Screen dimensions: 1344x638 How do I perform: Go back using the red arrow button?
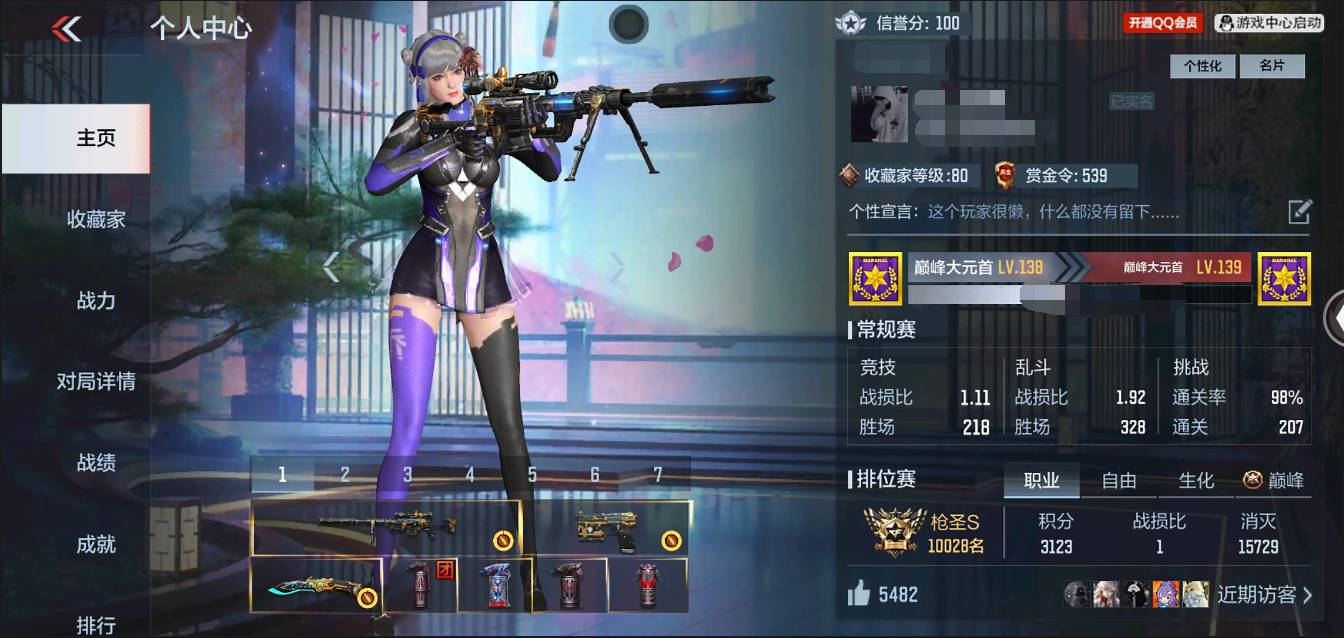[67, 29]
